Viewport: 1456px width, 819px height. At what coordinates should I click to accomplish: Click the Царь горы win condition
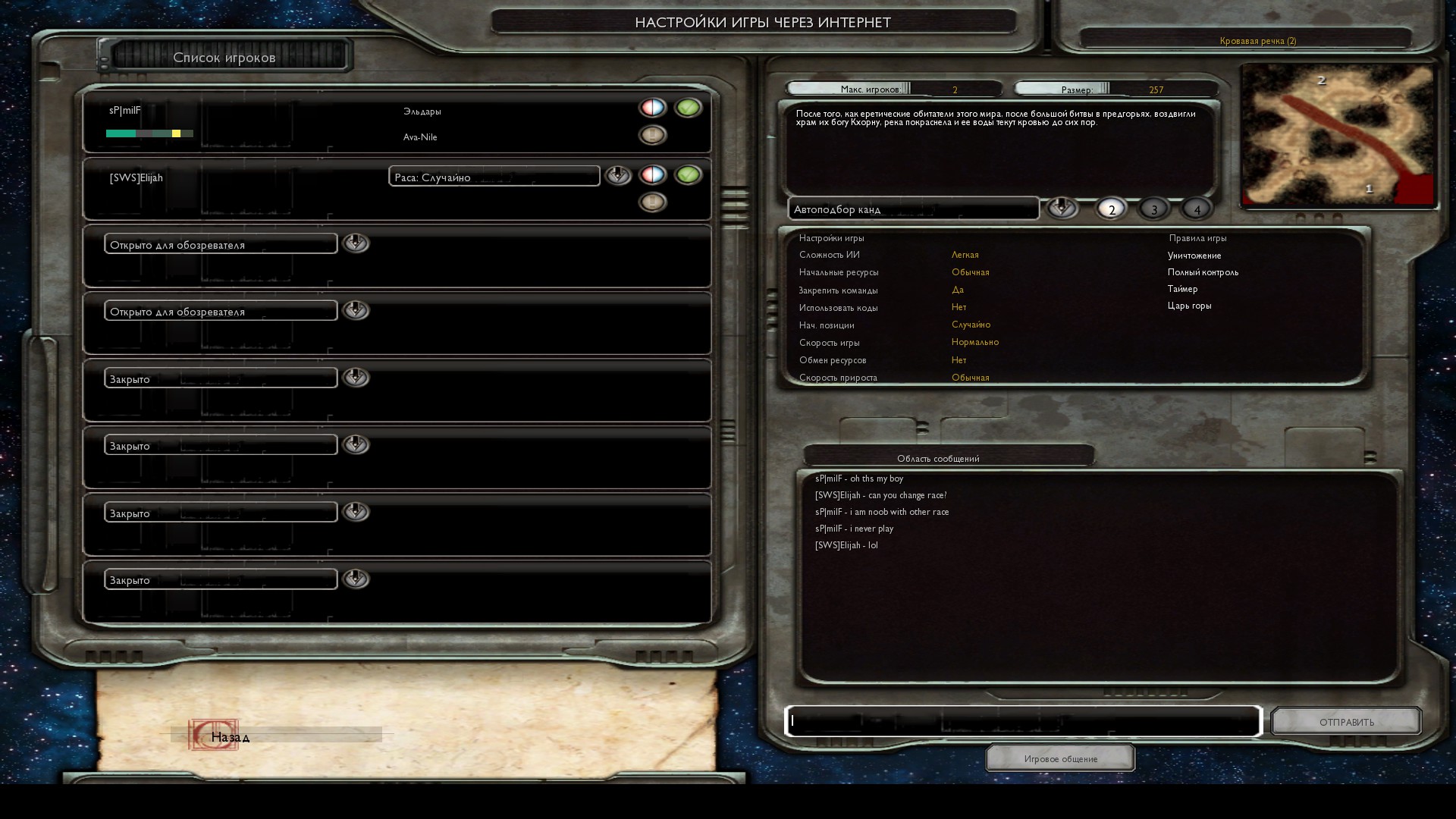pos(1189,306)
